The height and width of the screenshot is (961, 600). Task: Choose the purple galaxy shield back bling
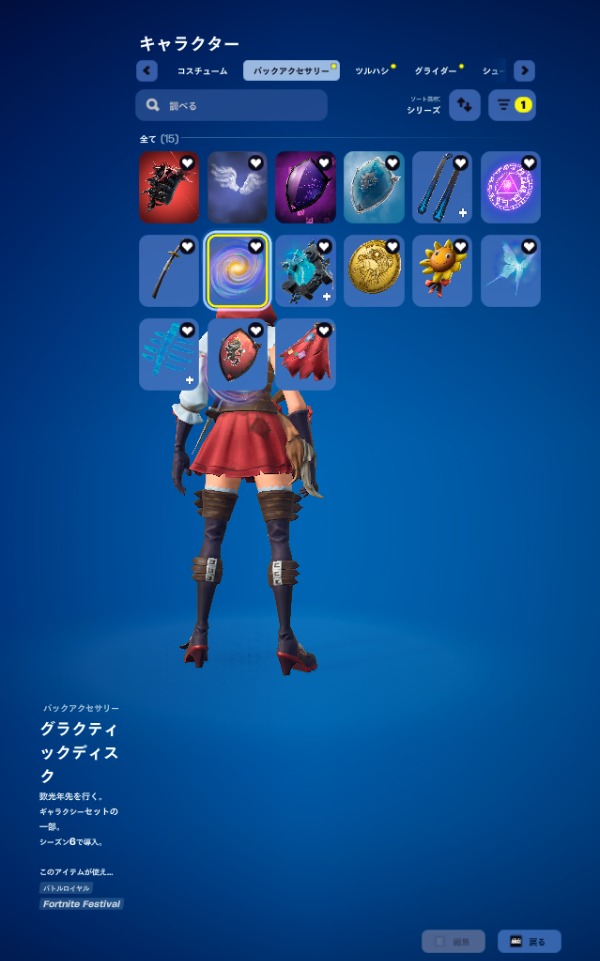click(305, 188)
